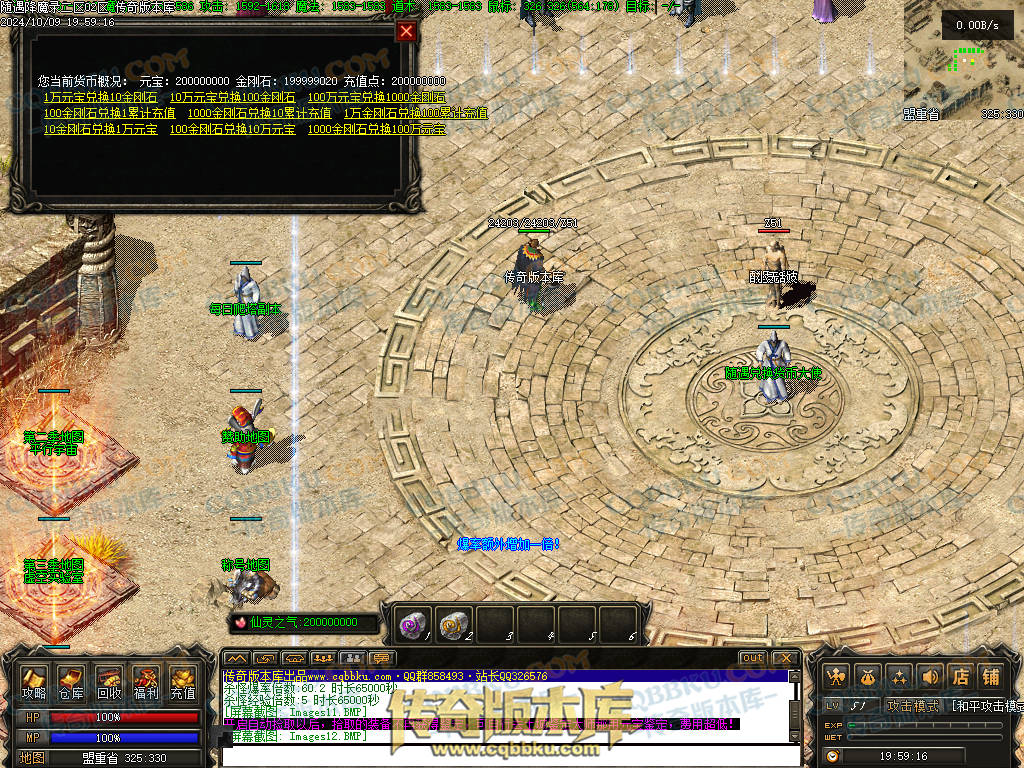Open the 充值 recharge menu
Screen dimensions: 1024x768
click(x=183, y=682)
